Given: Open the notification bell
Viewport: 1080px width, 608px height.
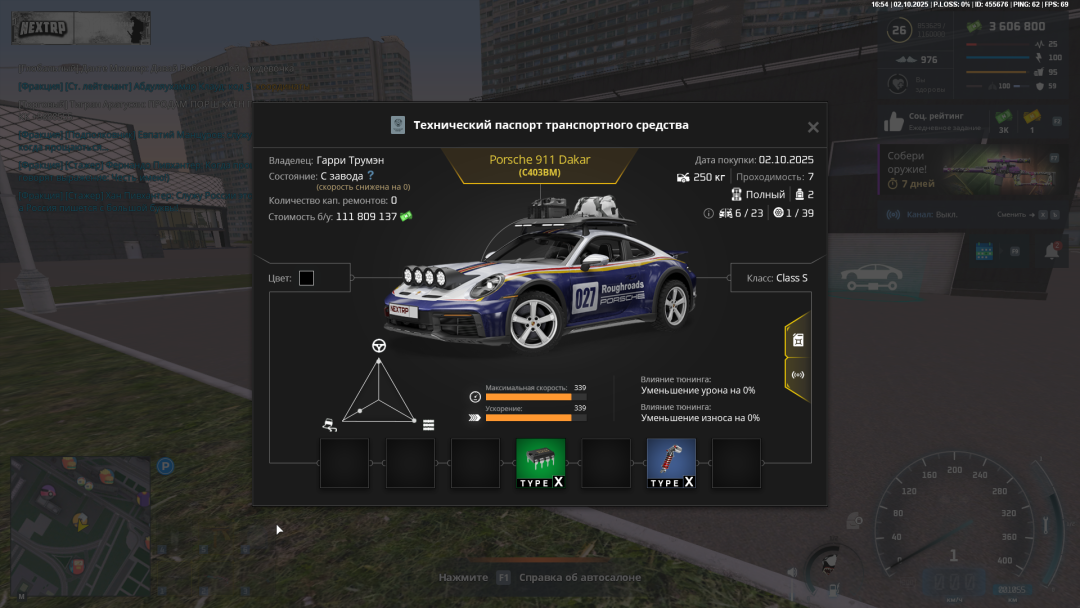Looking at the screenshot, I should click(1052, 251).
